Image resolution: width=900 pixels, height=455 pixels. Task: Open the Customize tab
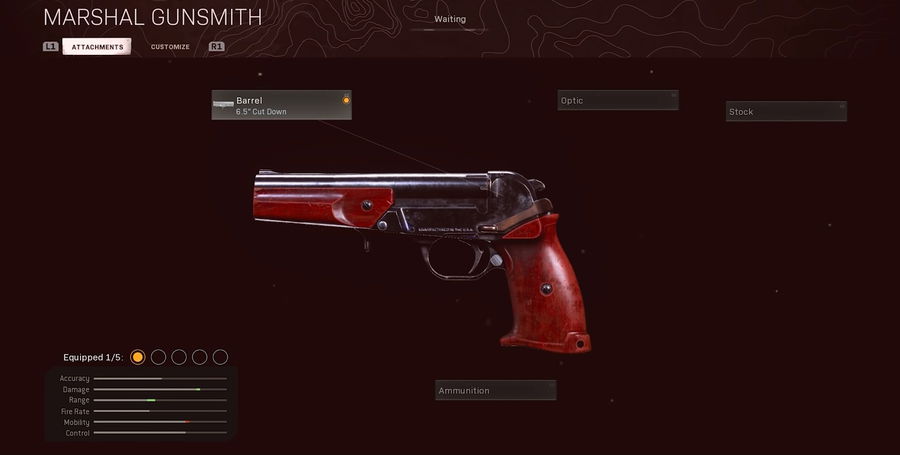tap(170, 47)
